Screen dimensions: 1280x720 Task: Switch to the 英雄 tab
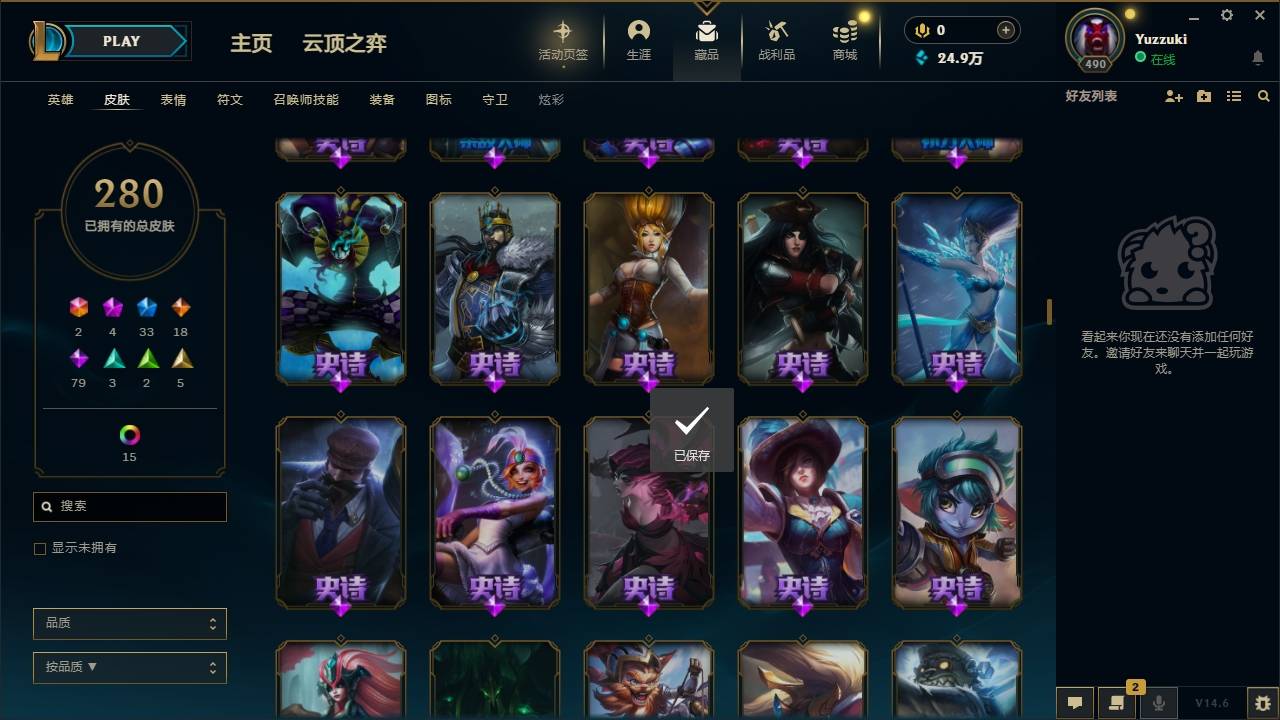click(58, 99)
